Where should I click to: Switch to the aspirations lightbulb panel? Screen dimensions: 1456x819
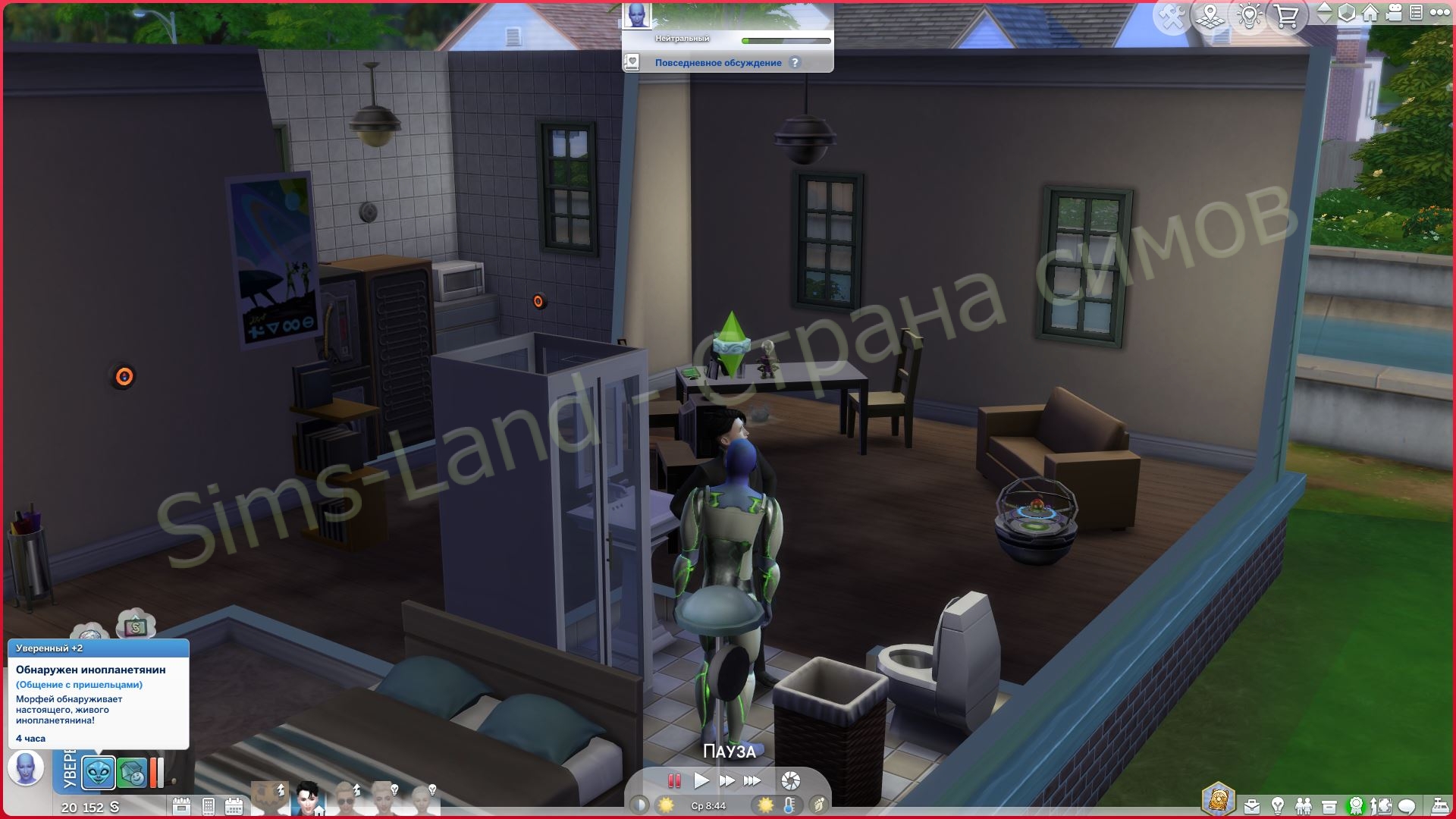1278,805
